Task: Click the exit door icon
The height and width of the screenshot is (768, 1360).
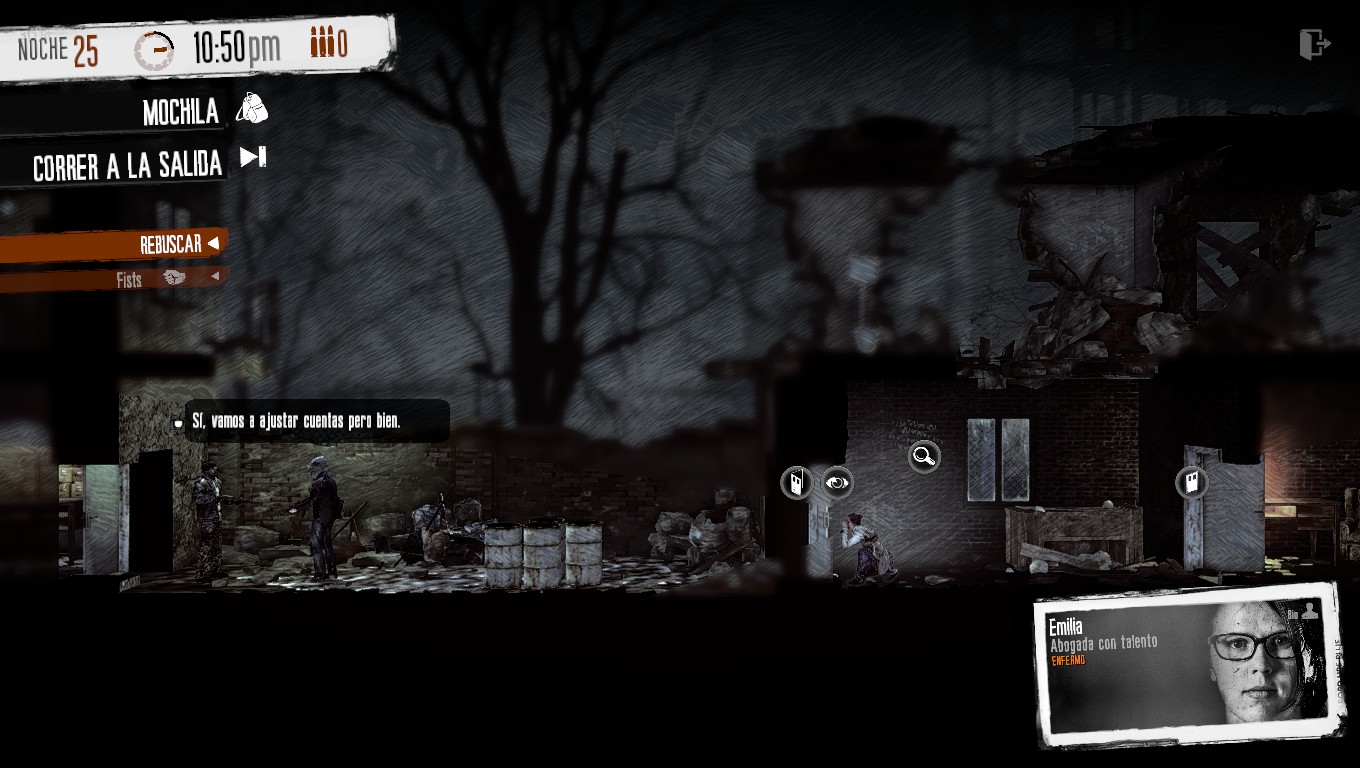Action: [x=1314, y=44]
